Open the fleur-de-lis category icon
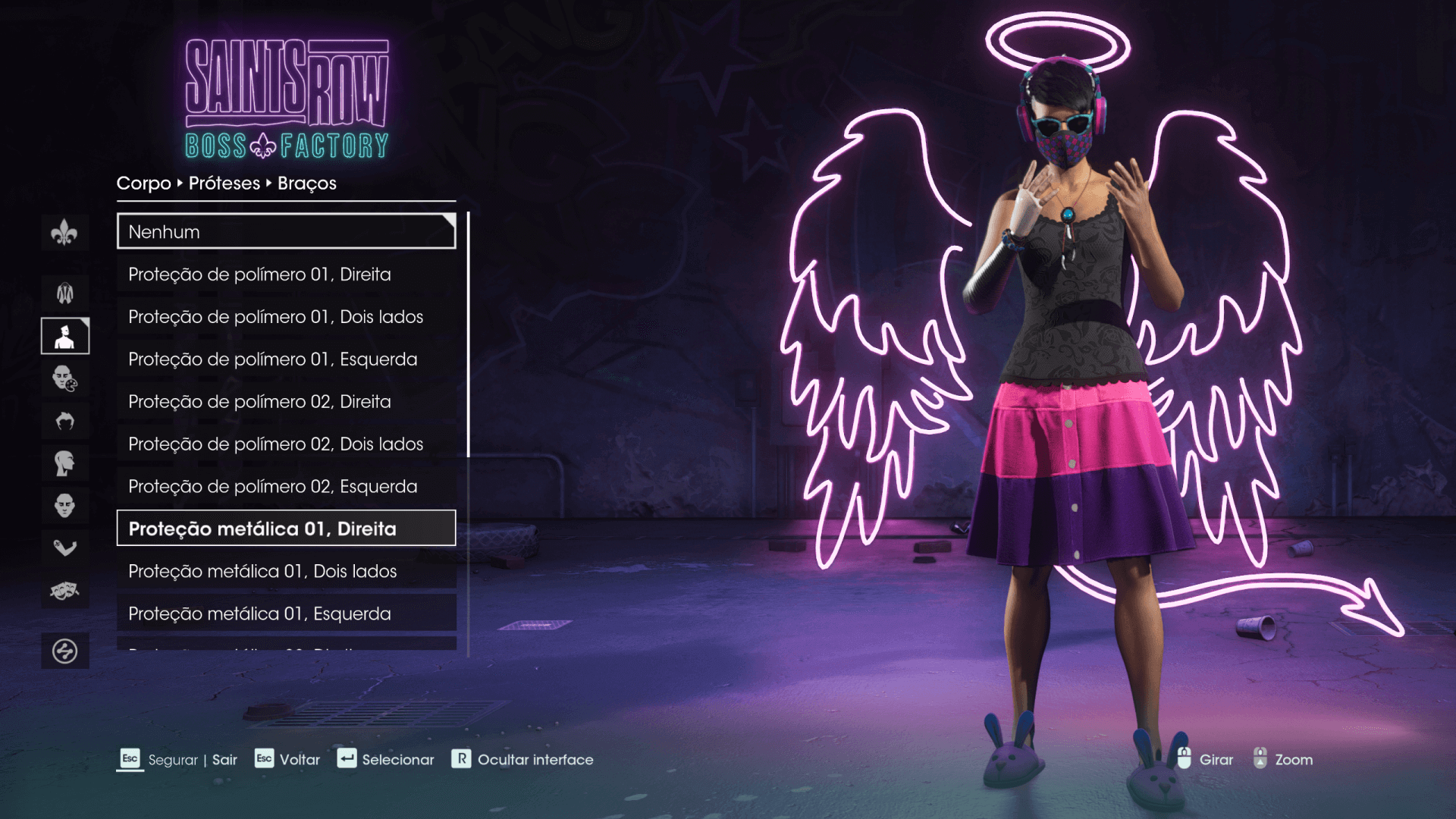 coord(64,232)
